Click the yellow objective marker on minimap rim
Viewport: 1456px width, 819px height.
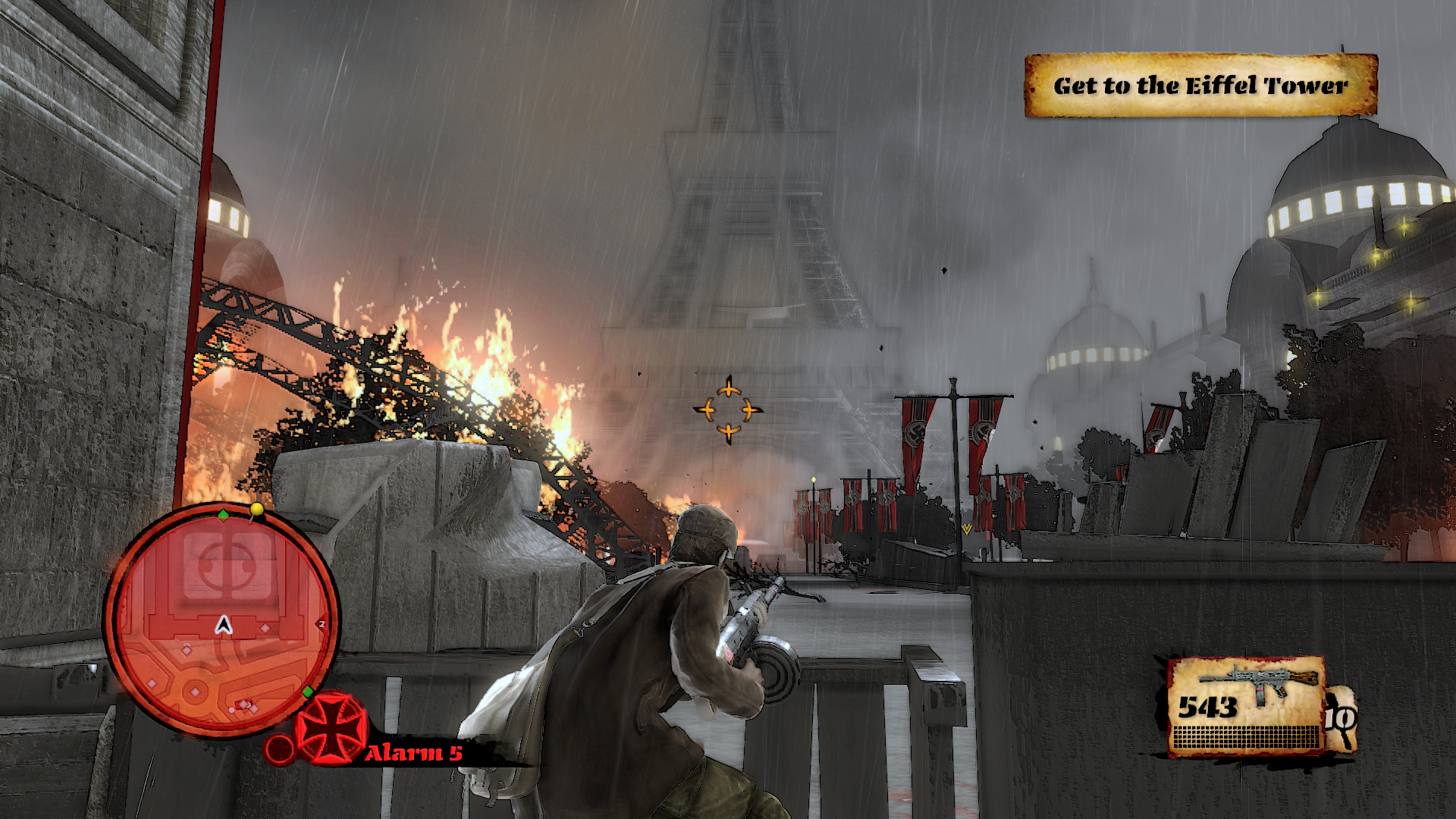coord(257,510)
